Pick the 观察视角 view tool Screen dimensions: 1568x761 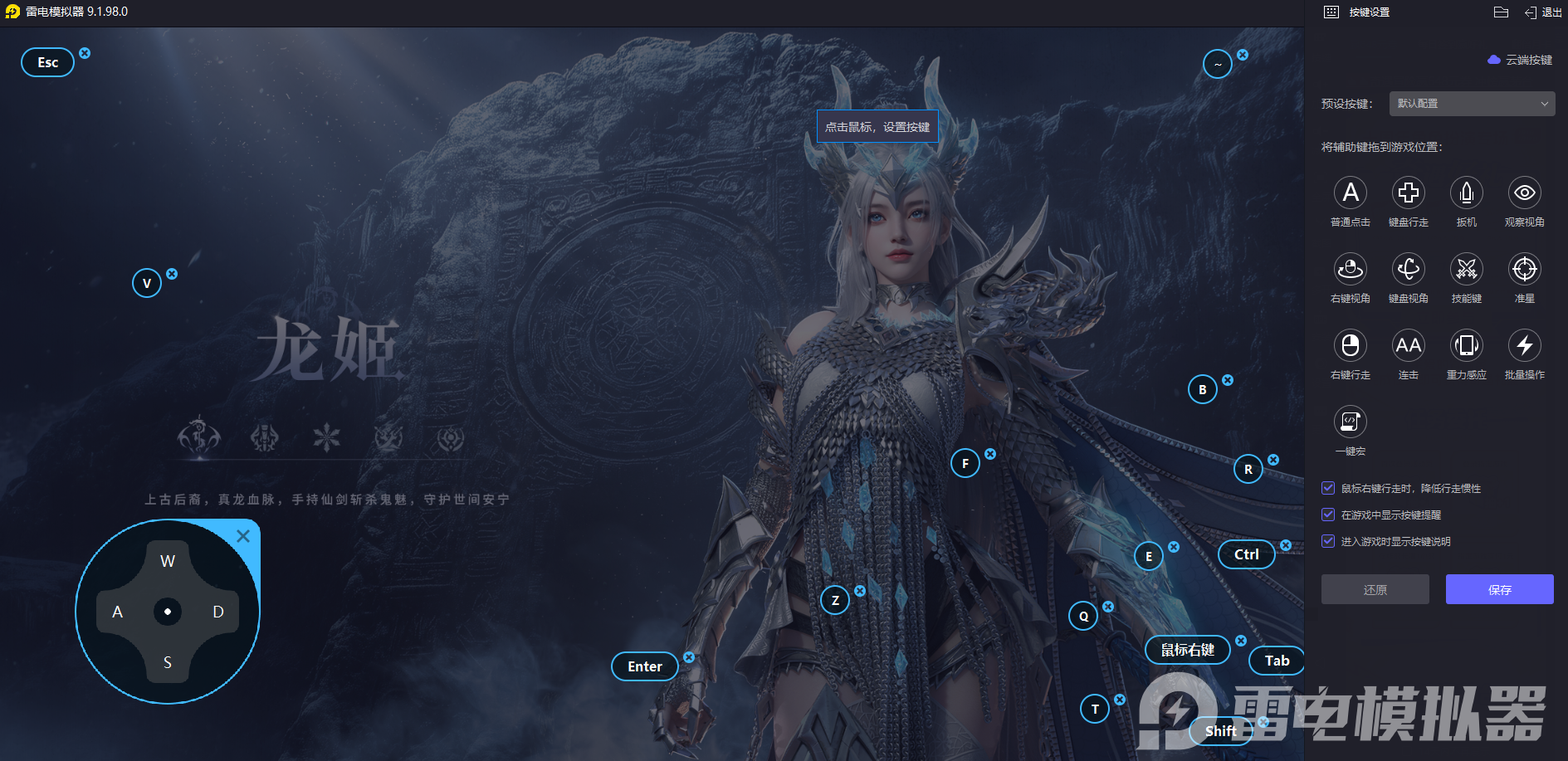click(x=1525, y=193)
